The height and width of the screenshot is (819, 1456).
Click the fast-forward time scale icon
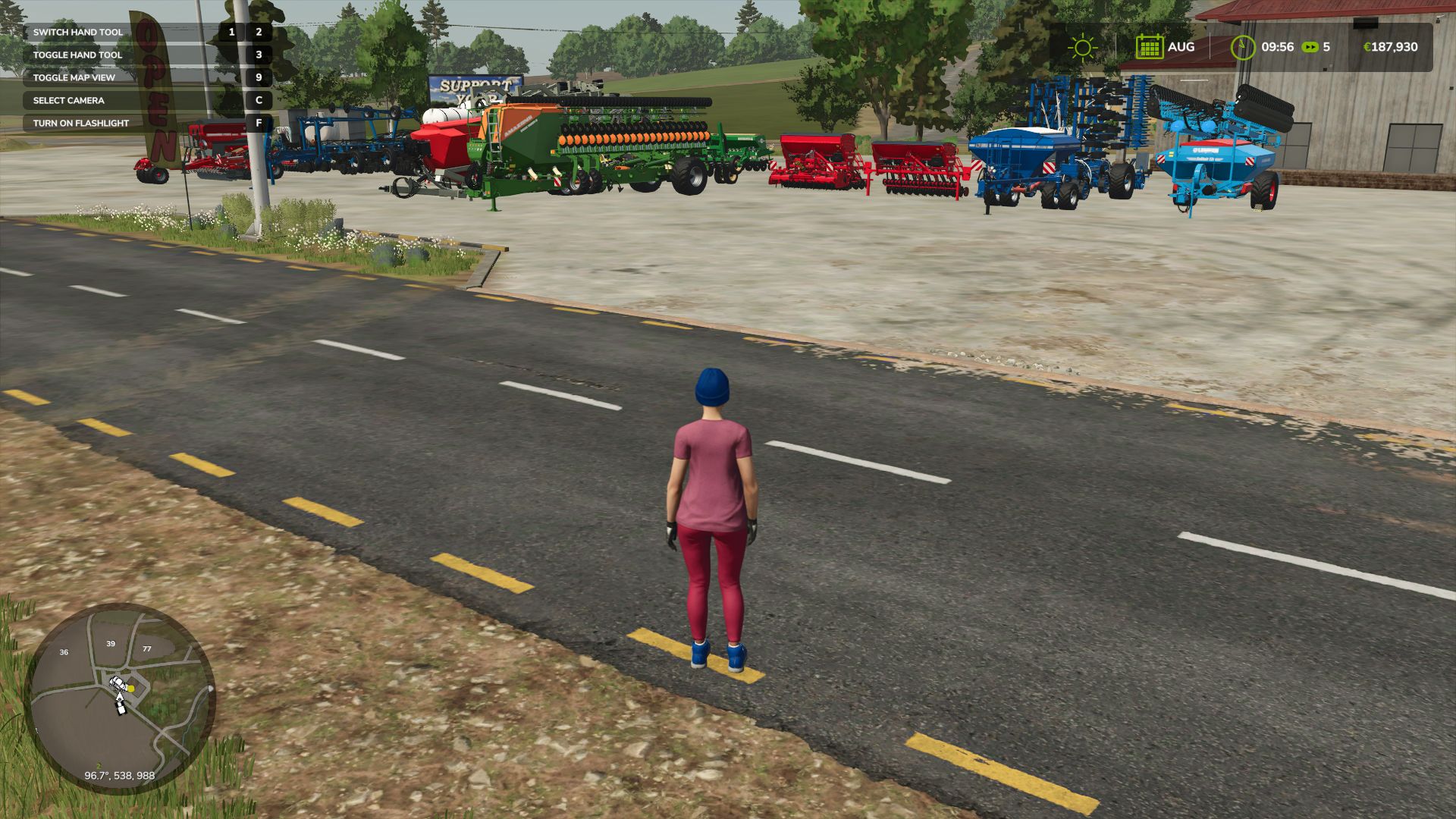[x=1310, y=47]
